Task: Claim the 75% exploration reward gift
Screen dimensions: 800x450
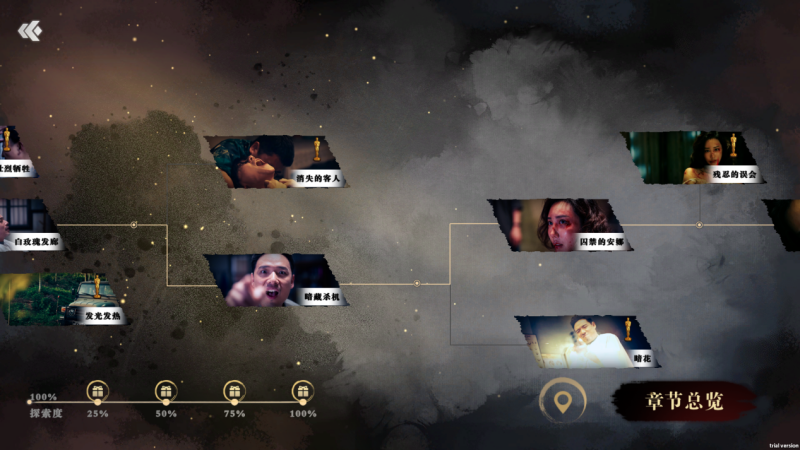Action: pyautogui.click(x=234, y=391)
